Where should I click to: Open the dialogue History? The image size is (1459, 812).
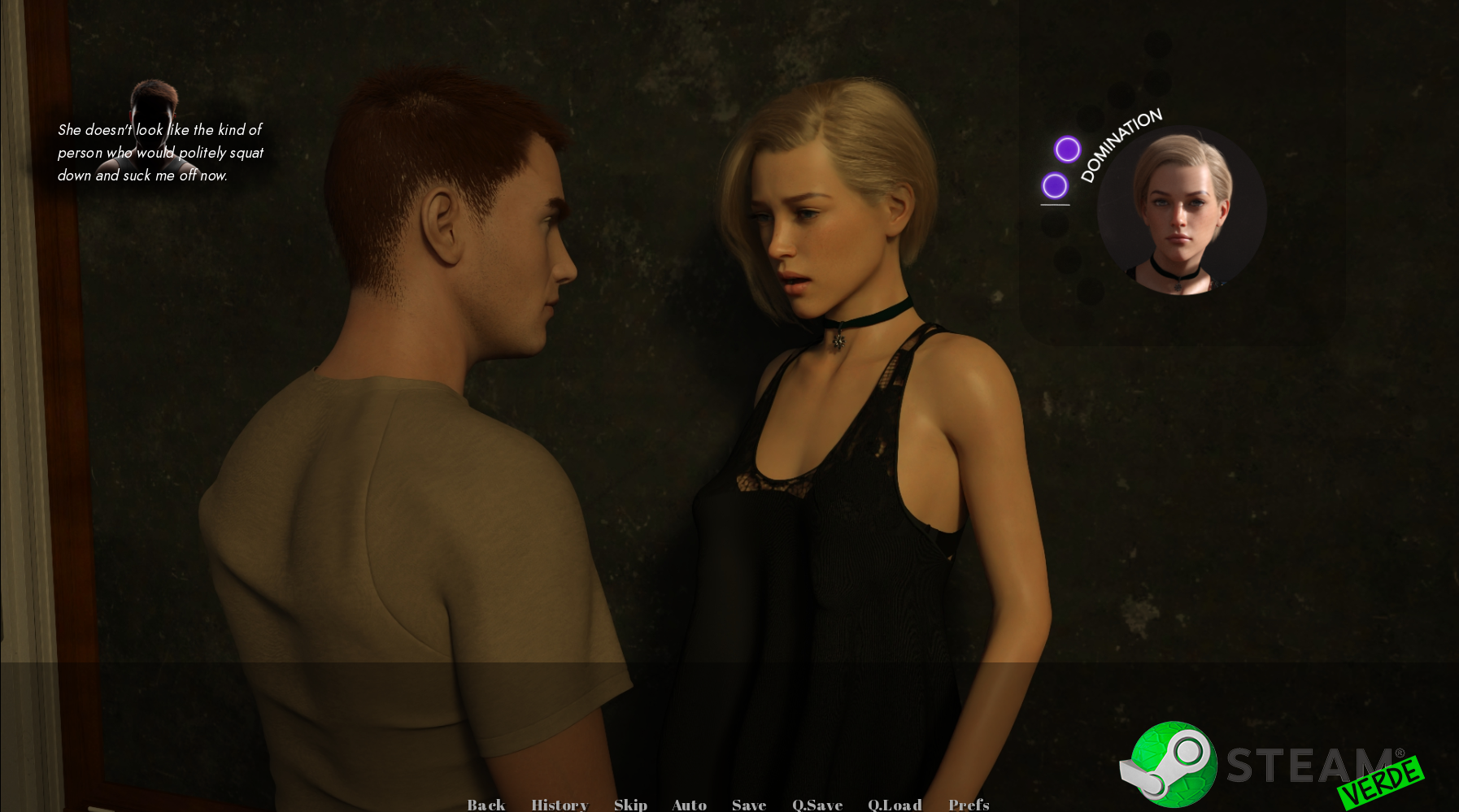(560, 804)
